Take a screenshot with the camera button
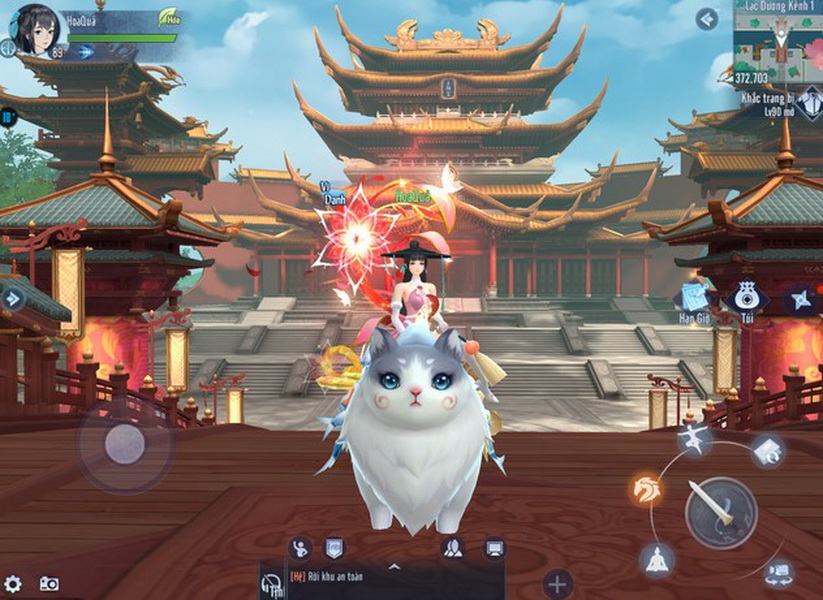The height and width of the screenshot is (600, 823). coord(48,583)
